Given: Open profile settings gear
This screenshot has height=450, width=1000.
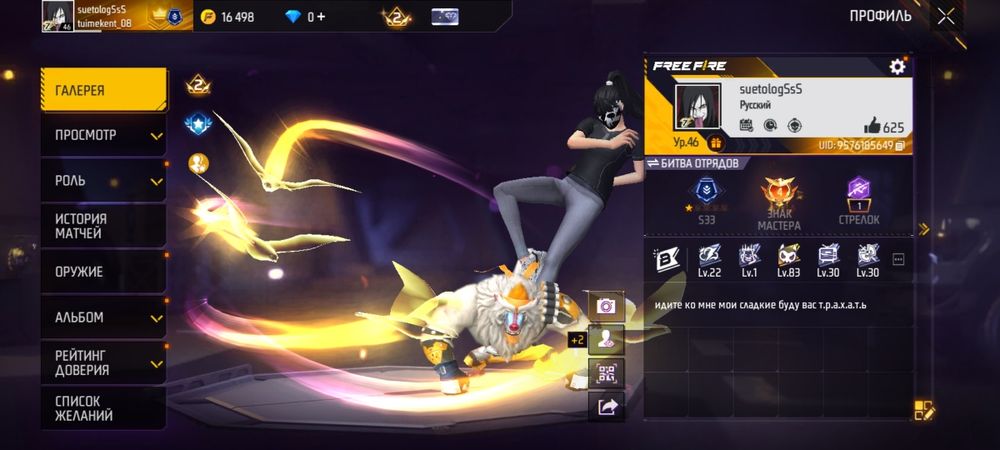Looking at the screenshot, I should 897,67.
